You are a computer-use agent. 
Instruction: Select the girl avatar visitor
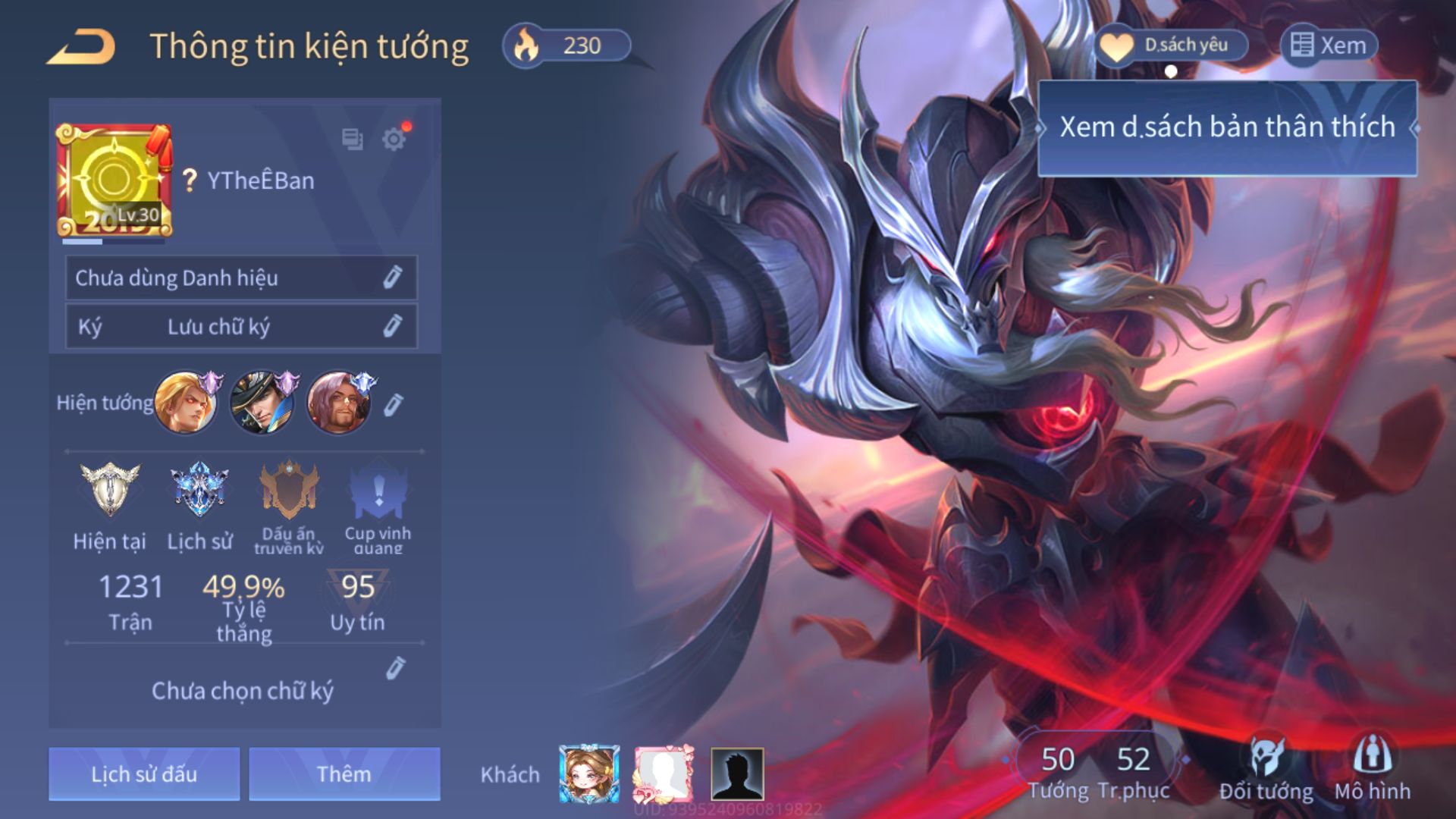tap(589, 773)
